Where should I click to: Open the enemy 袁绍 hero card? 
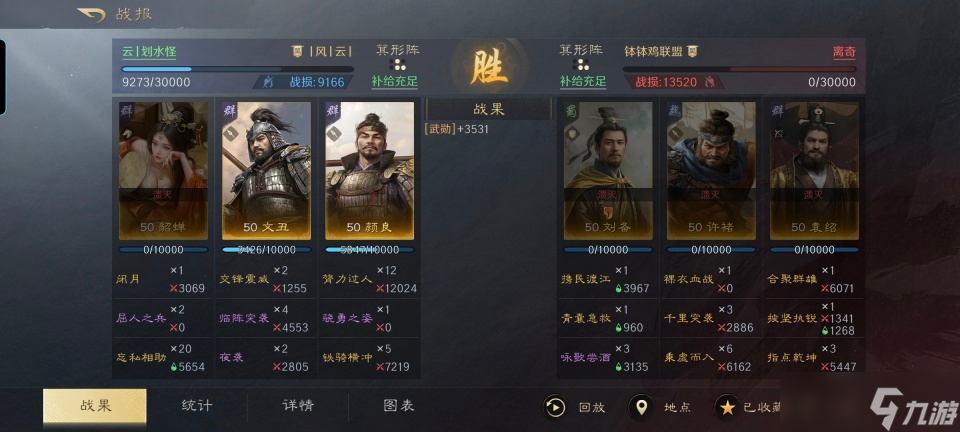tap(813, 170)
